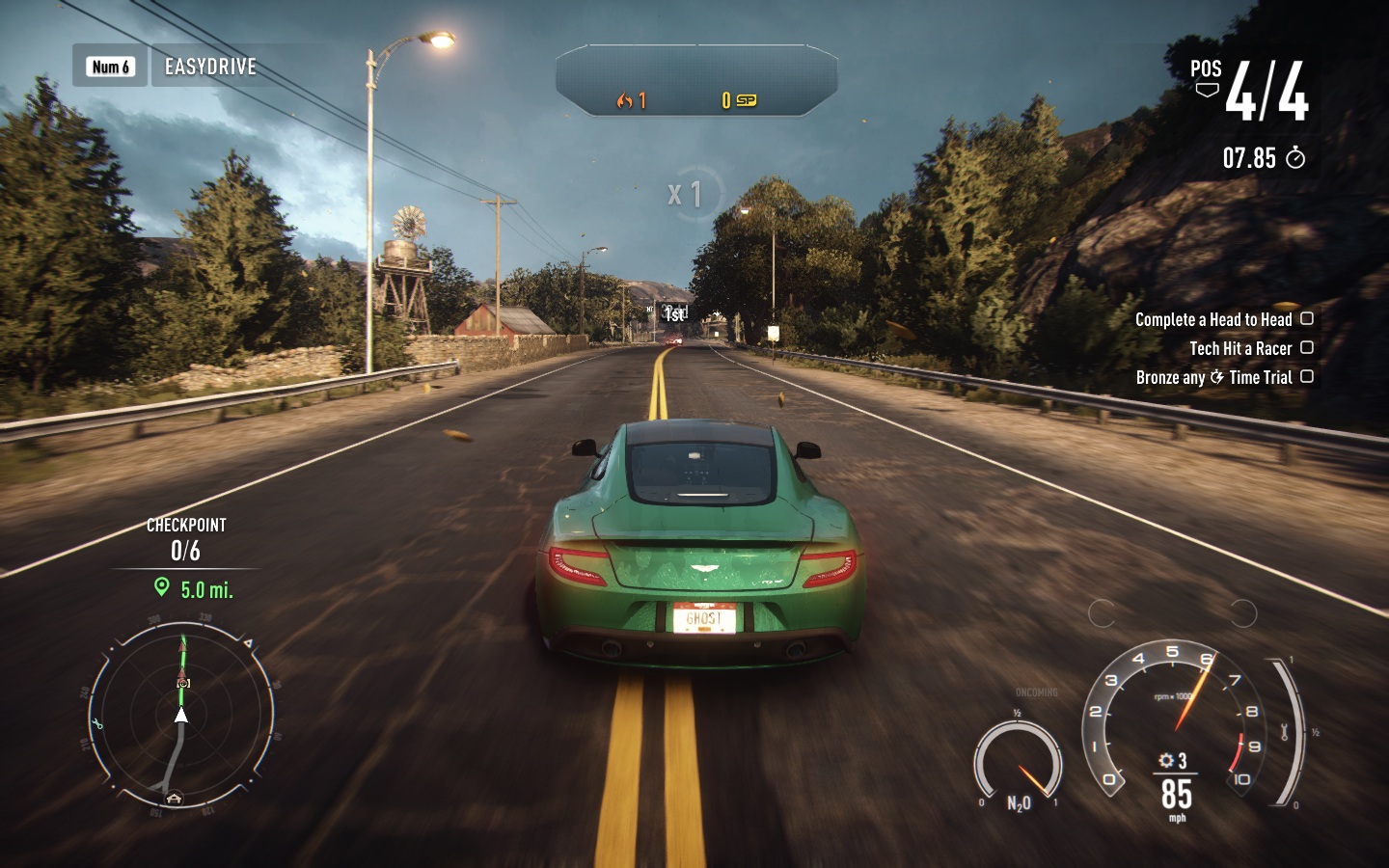Click the 1st place marker above the rival

[674, 313]
